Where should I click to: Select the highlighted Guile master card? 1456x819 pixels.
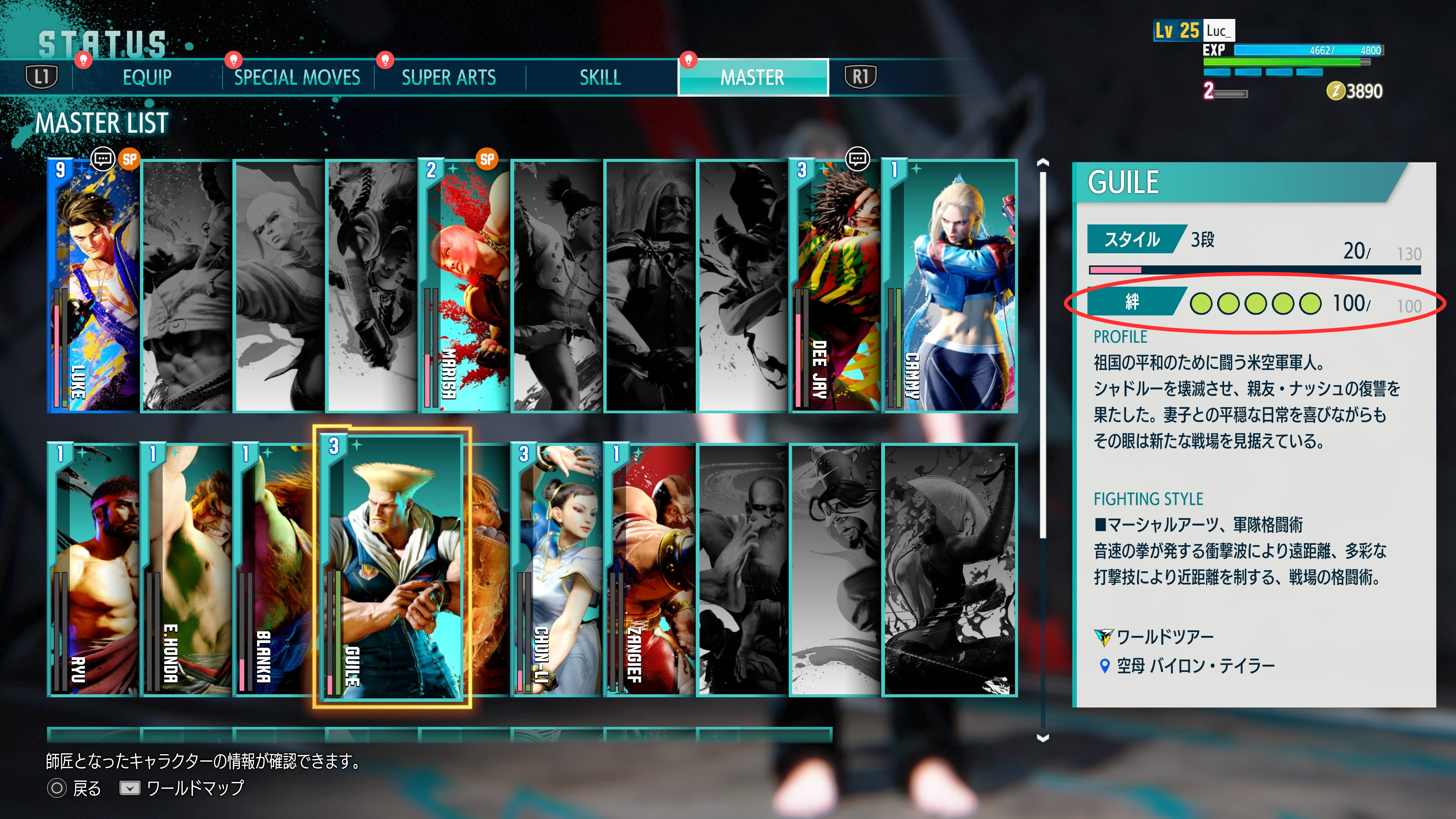tap(392, 569)
